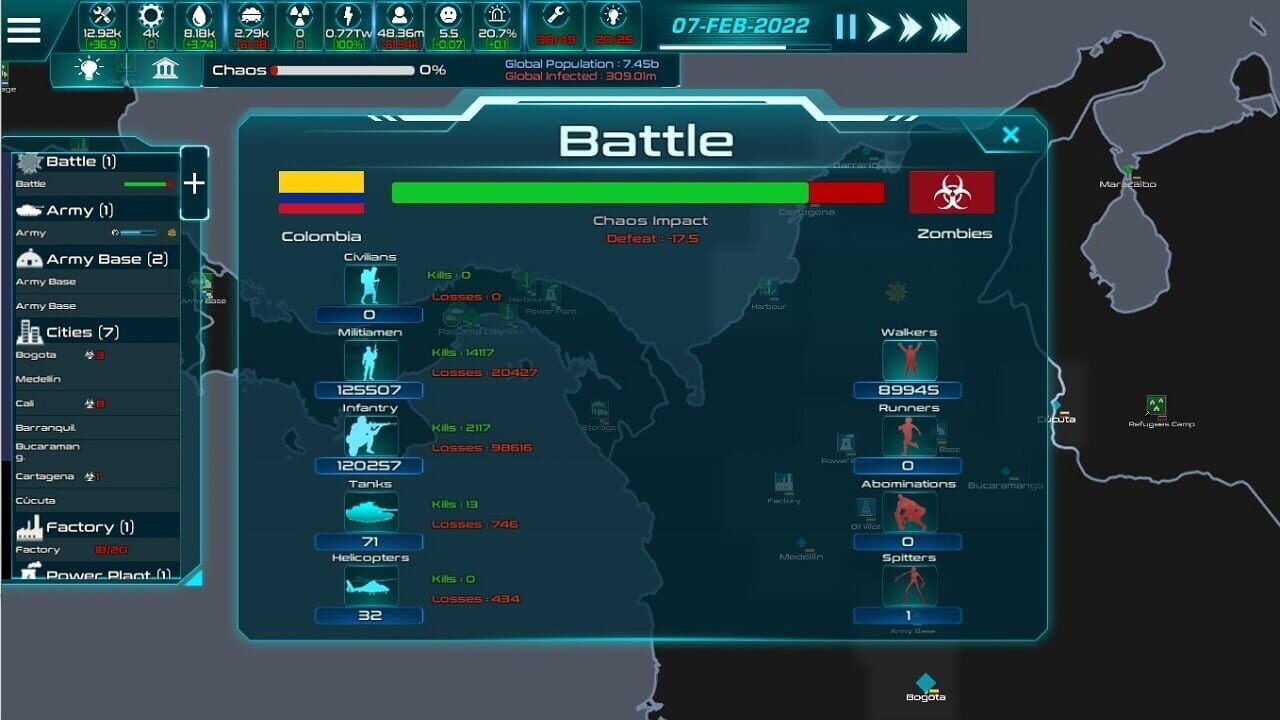Select the Tanks unit icon in Battle panel
Viewport: 1280px width, 720px height.
(x=368, y=513)
